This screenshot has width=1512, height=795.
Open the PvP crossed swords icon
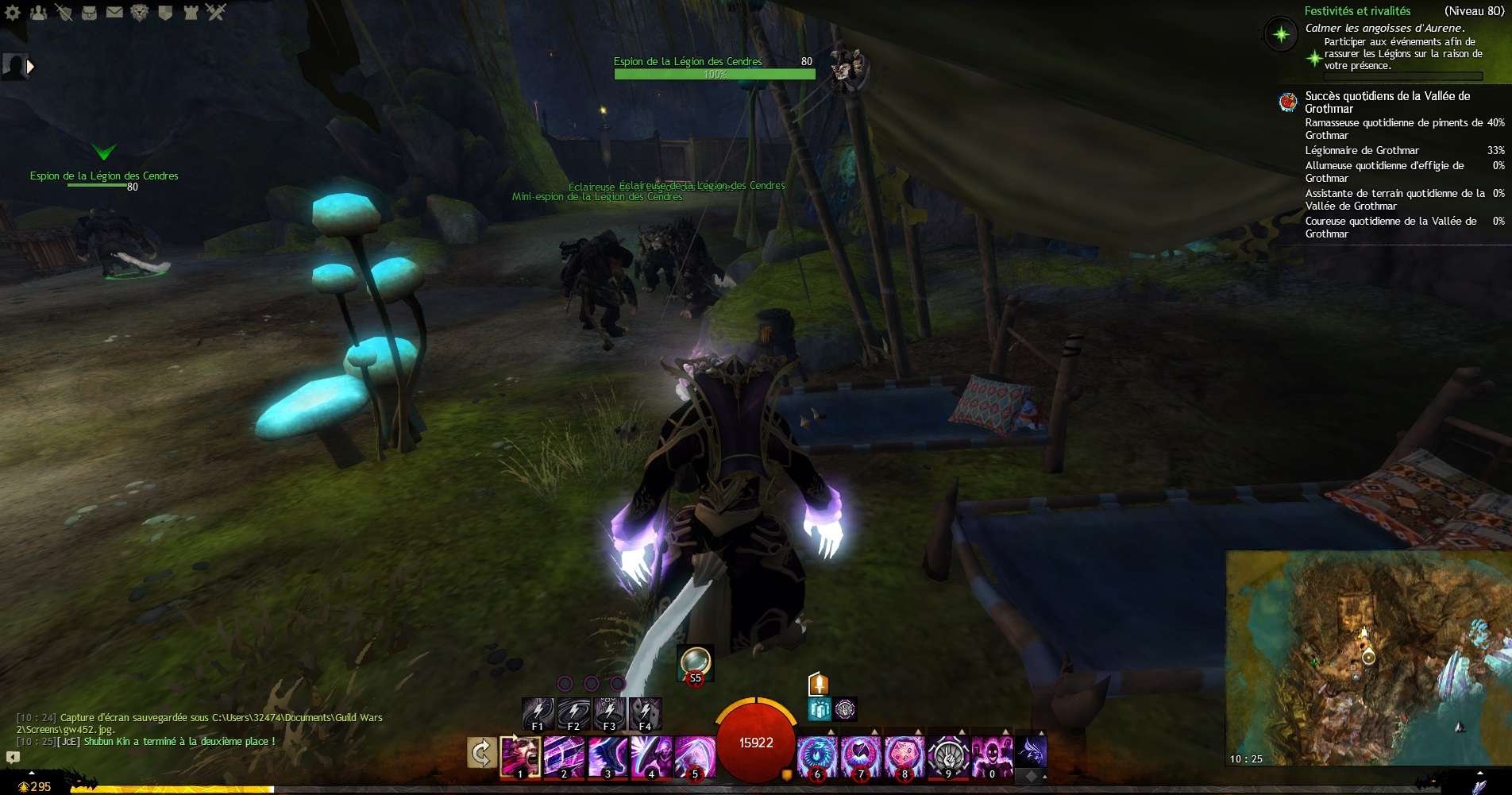(216, 12)
